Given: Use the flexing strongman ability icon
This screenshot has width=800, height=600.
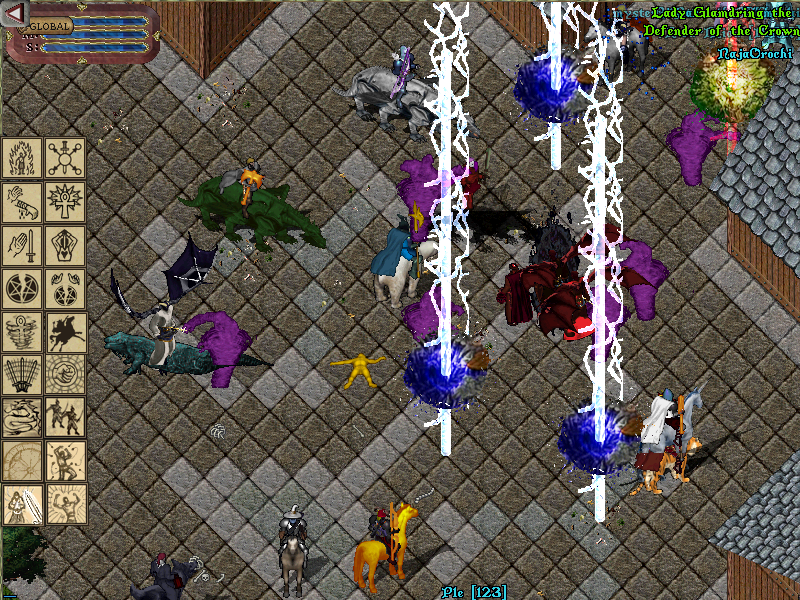Looking at the screenshot, I should tap(65, 504).
